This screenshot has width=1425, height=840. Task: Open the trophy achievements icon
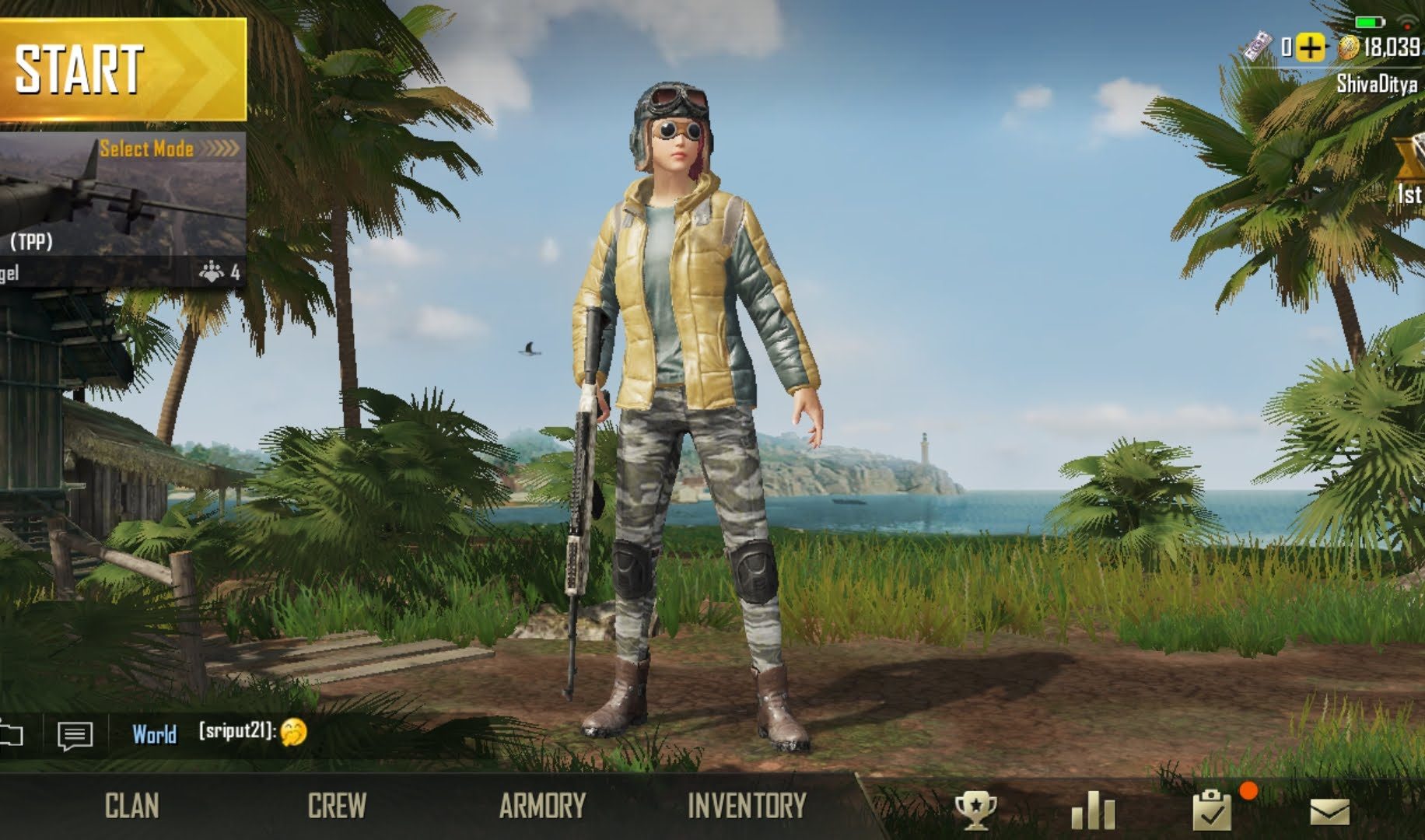(975, 810)
